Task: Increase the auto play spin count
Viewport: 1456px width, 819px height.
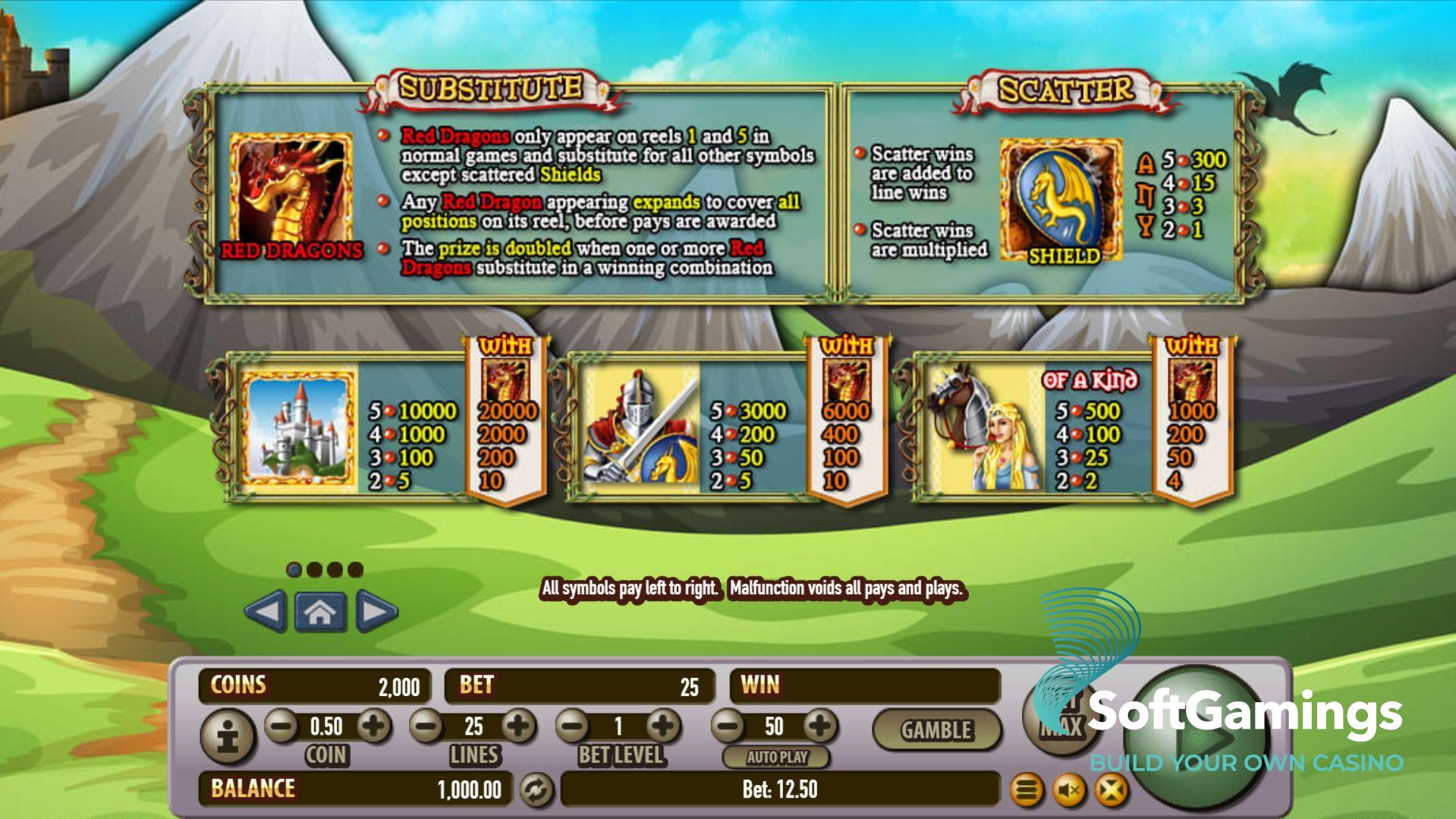Action: tap(819, 726)
